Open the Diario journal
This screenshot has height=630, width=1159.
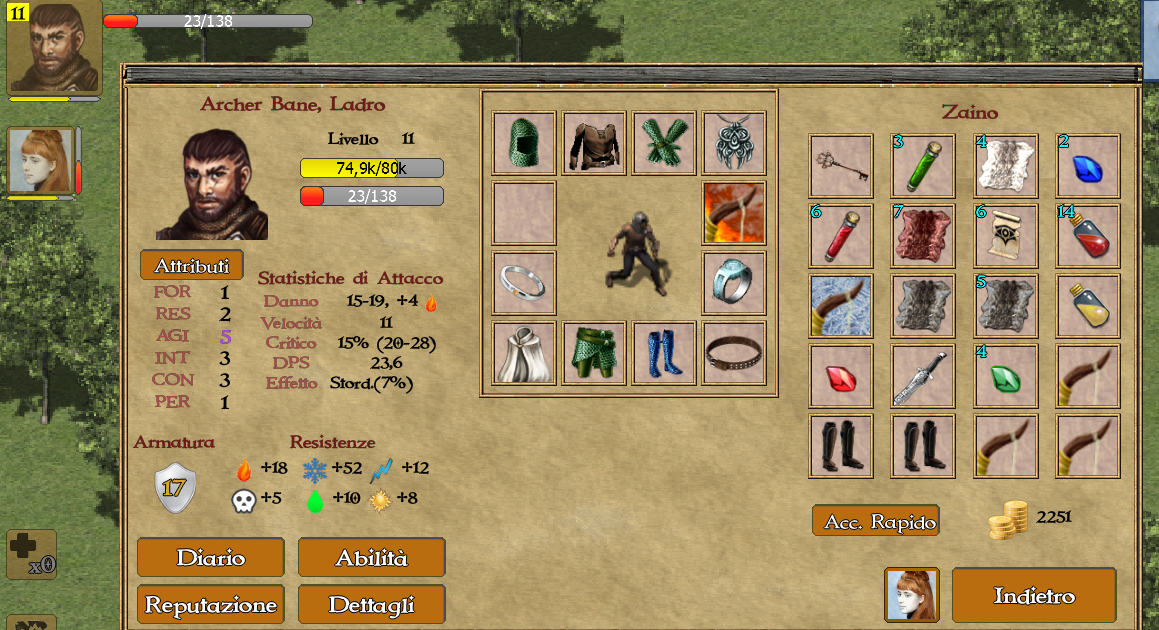tap(211, 558)
